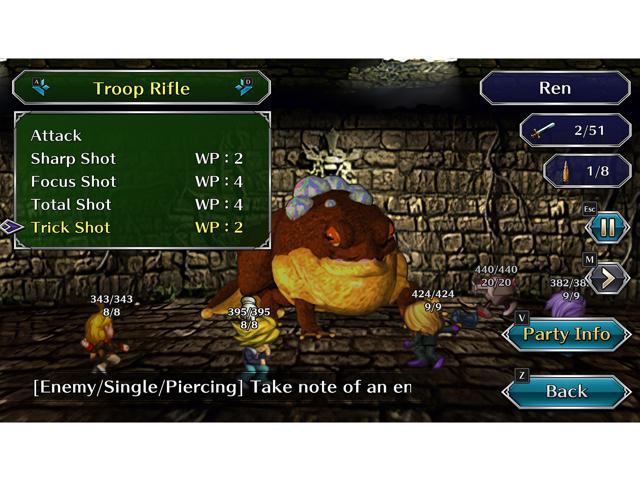
Task: Open Party Info
Action: click(x=566, y=334)
